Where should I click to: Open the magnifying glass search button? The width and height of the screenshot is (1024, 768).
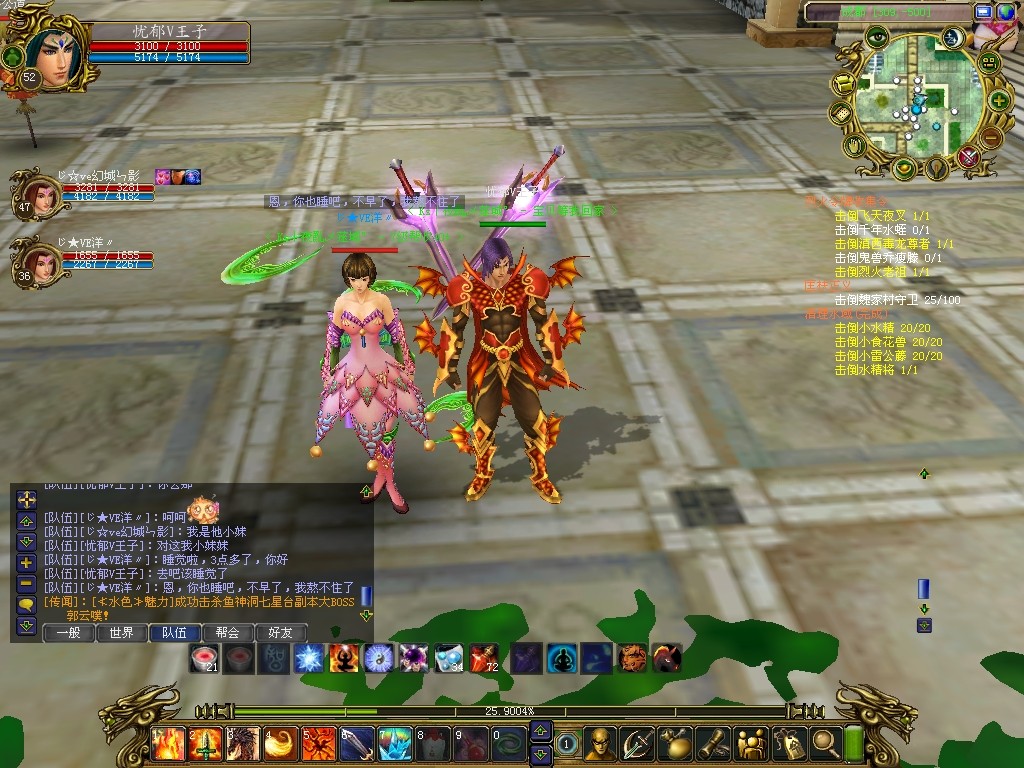825,743
